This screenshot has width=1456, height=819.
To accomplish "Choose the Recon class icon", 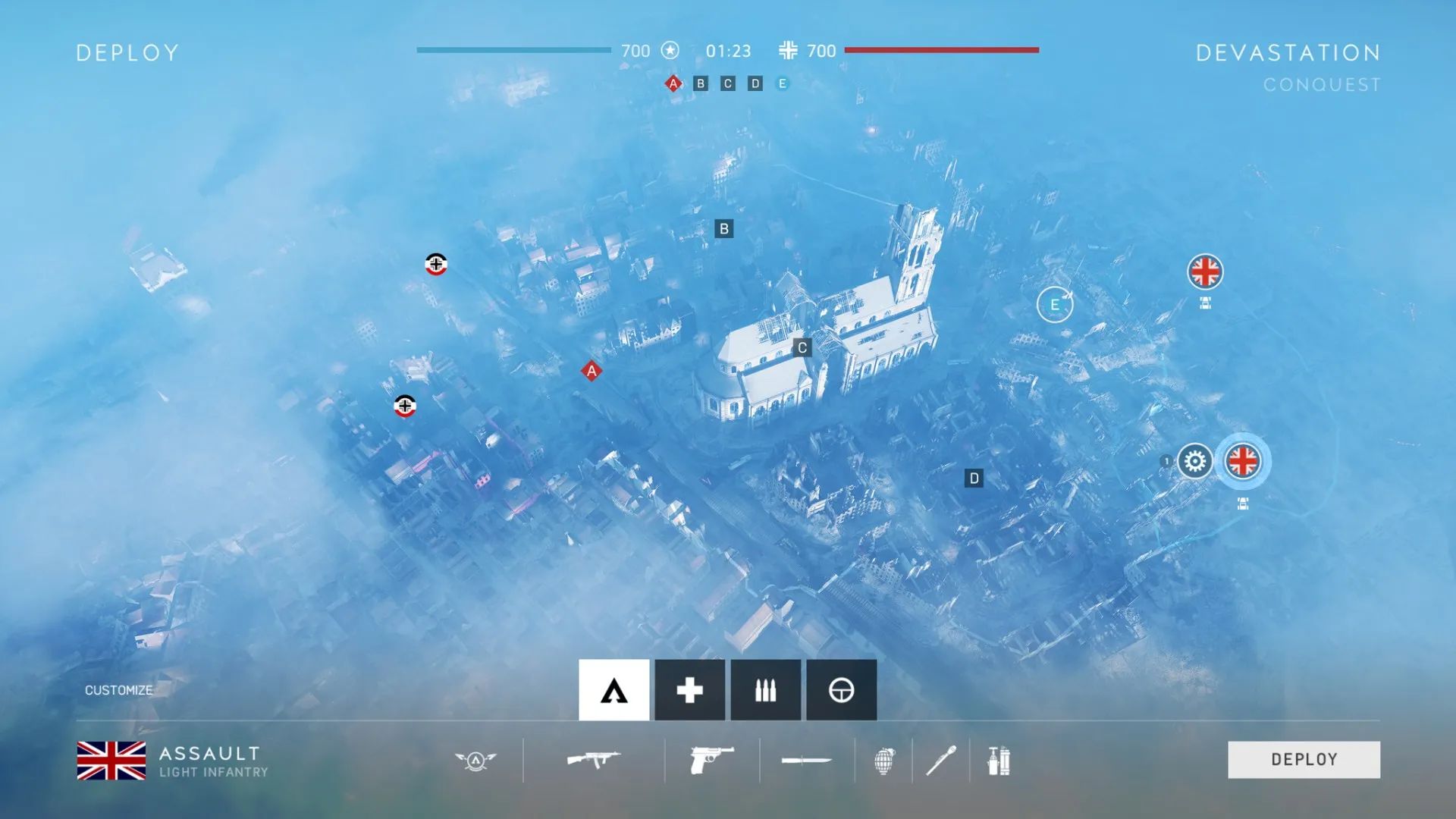I will [x=841, y=689].
